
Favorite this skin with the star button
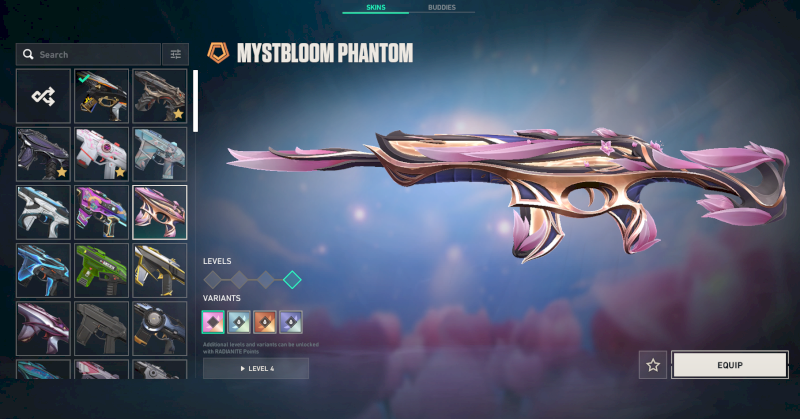coord(653,365)
